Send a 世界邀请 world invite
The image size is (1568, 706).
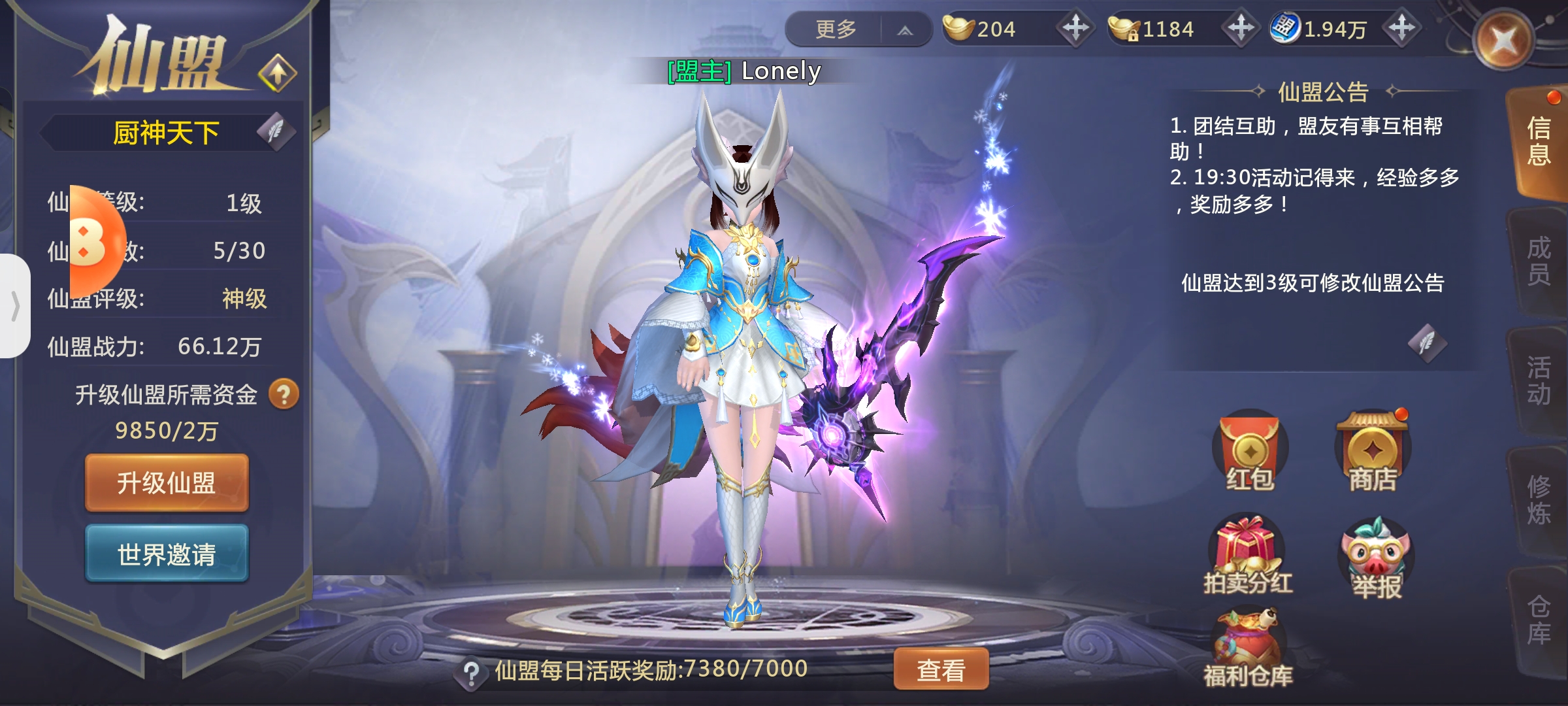[167, 554]
